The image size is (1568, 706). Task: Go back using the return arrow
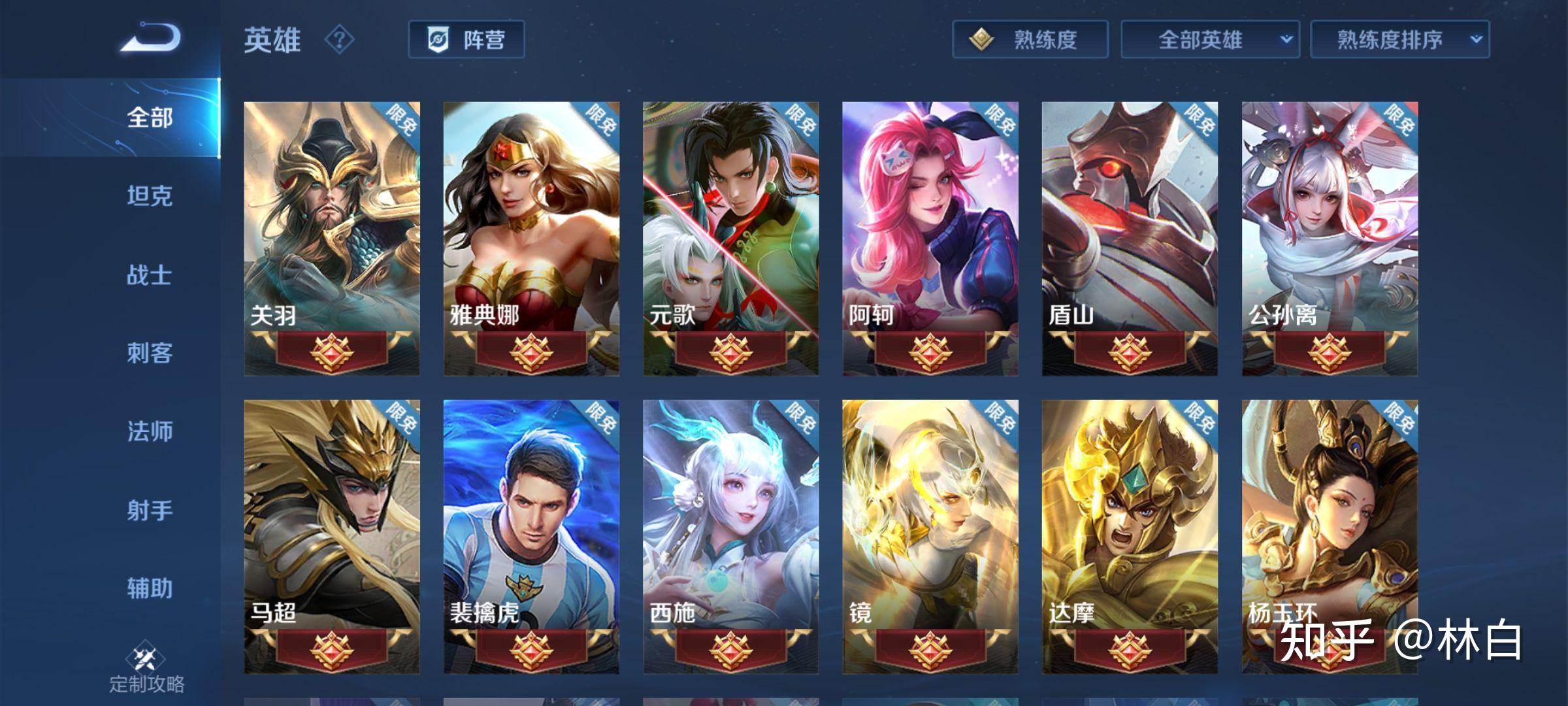coord(150,38)
